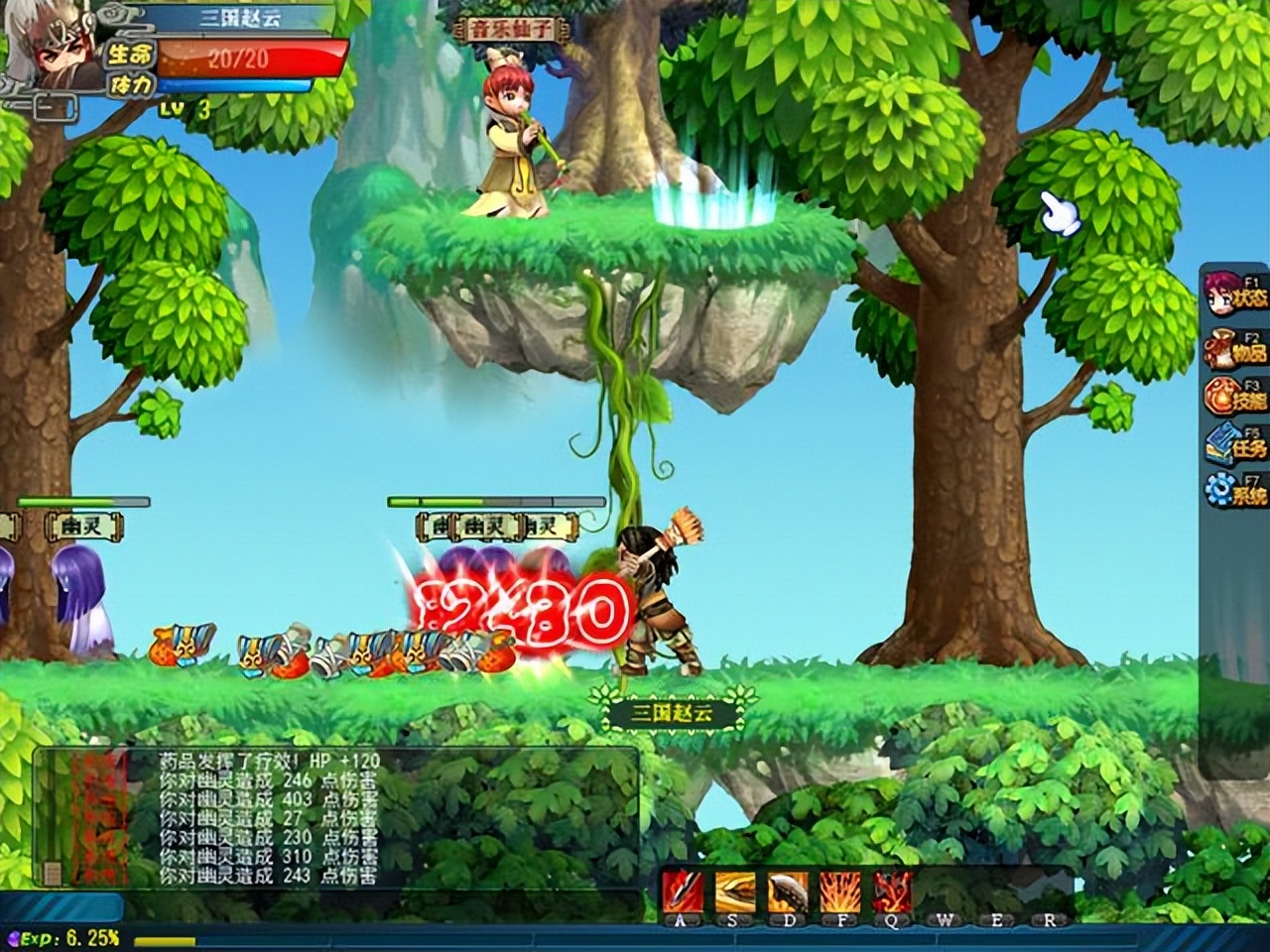Use the golden thrust skill on S
This screenshot has height=952, width=1270.
pyautogui.click(x=735, y=892)
